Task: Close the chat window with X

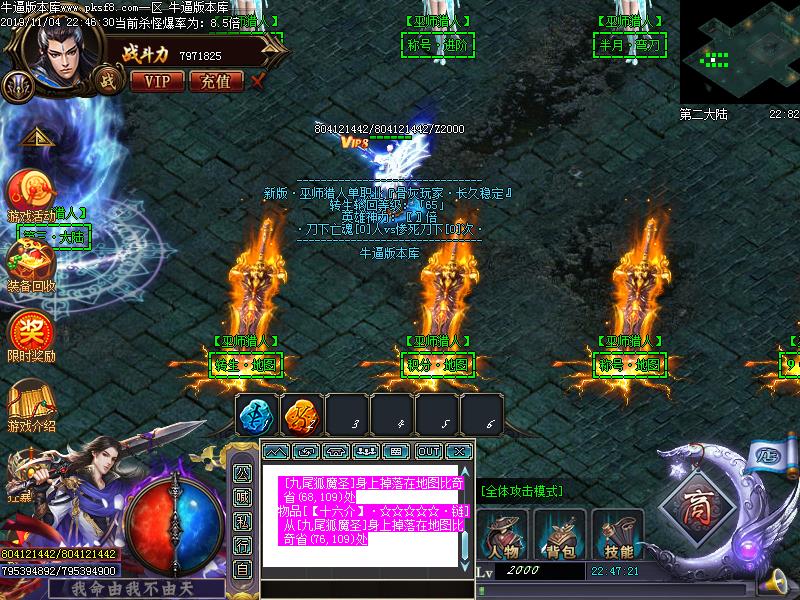Action: coord(458,452)
